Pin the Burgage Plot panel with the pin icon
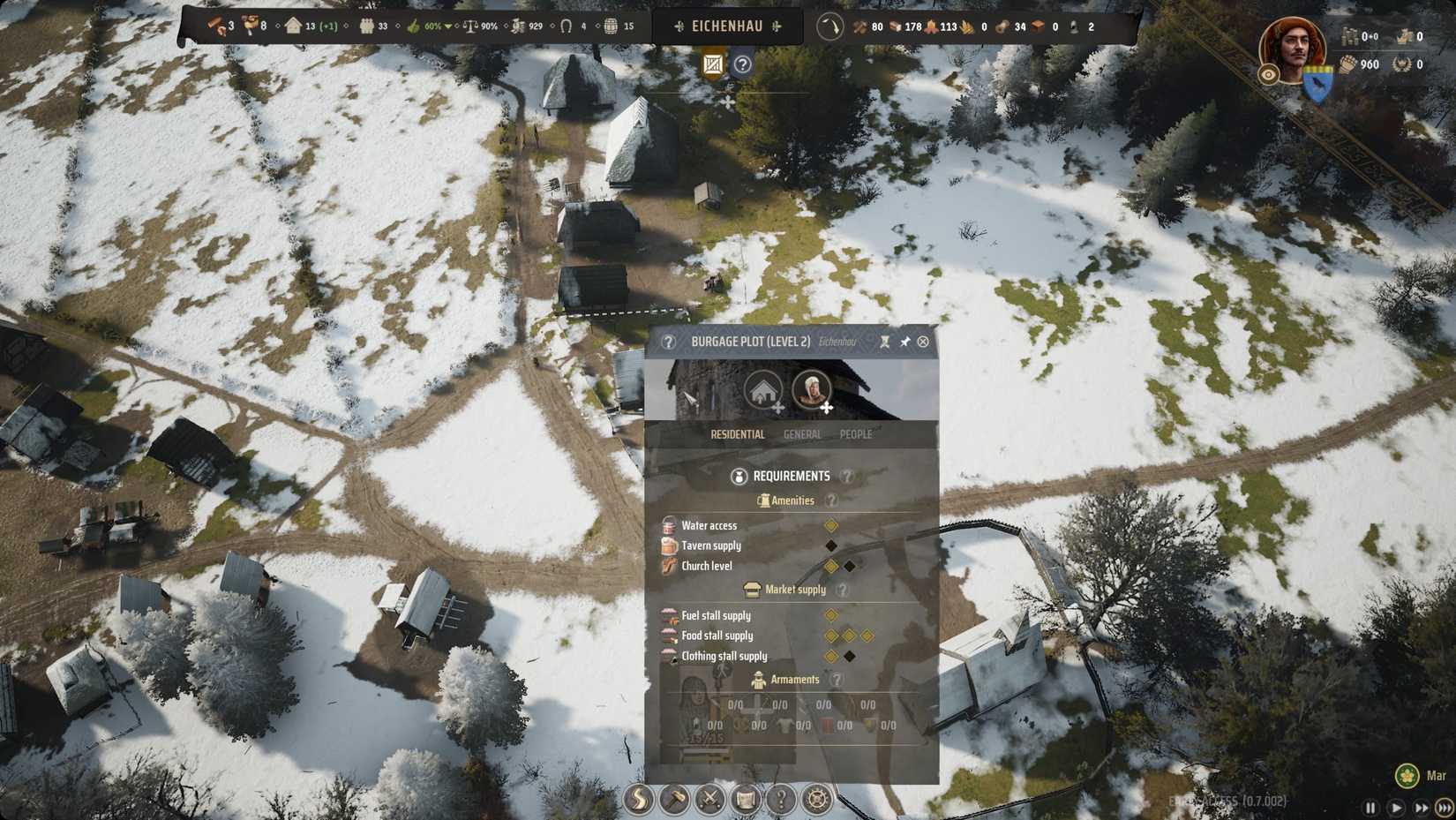This screenshot has width=1456, height=820. coord(904,342)
